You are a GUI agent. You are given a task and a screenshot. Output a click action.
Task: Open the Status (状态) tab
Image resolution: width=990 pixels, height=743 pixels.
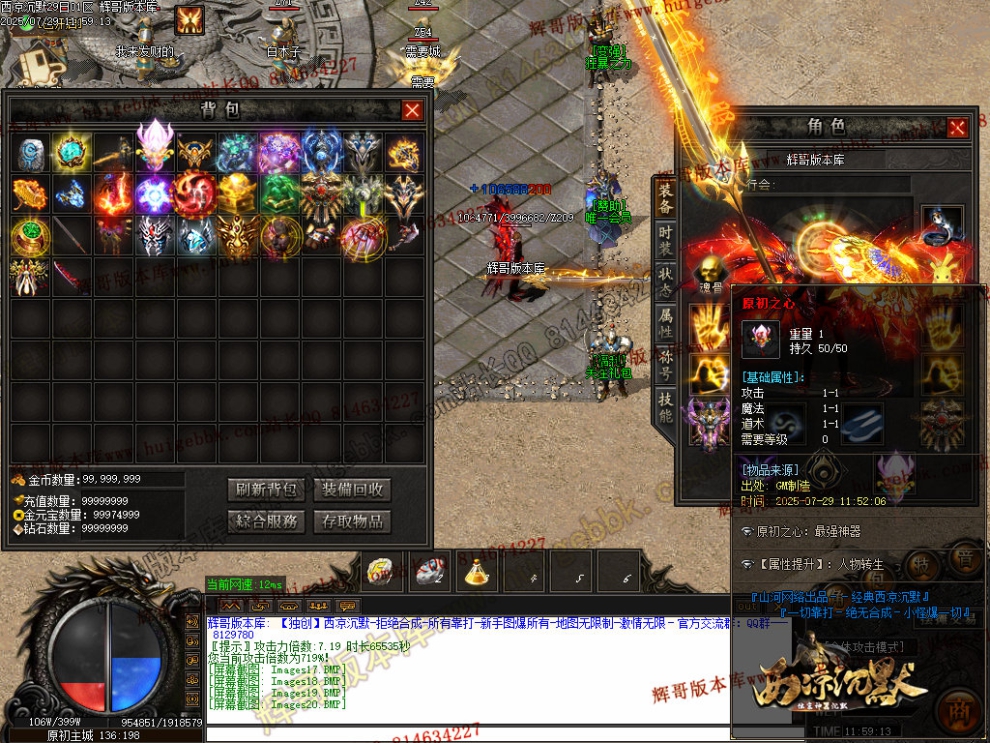tap(665, 277)
